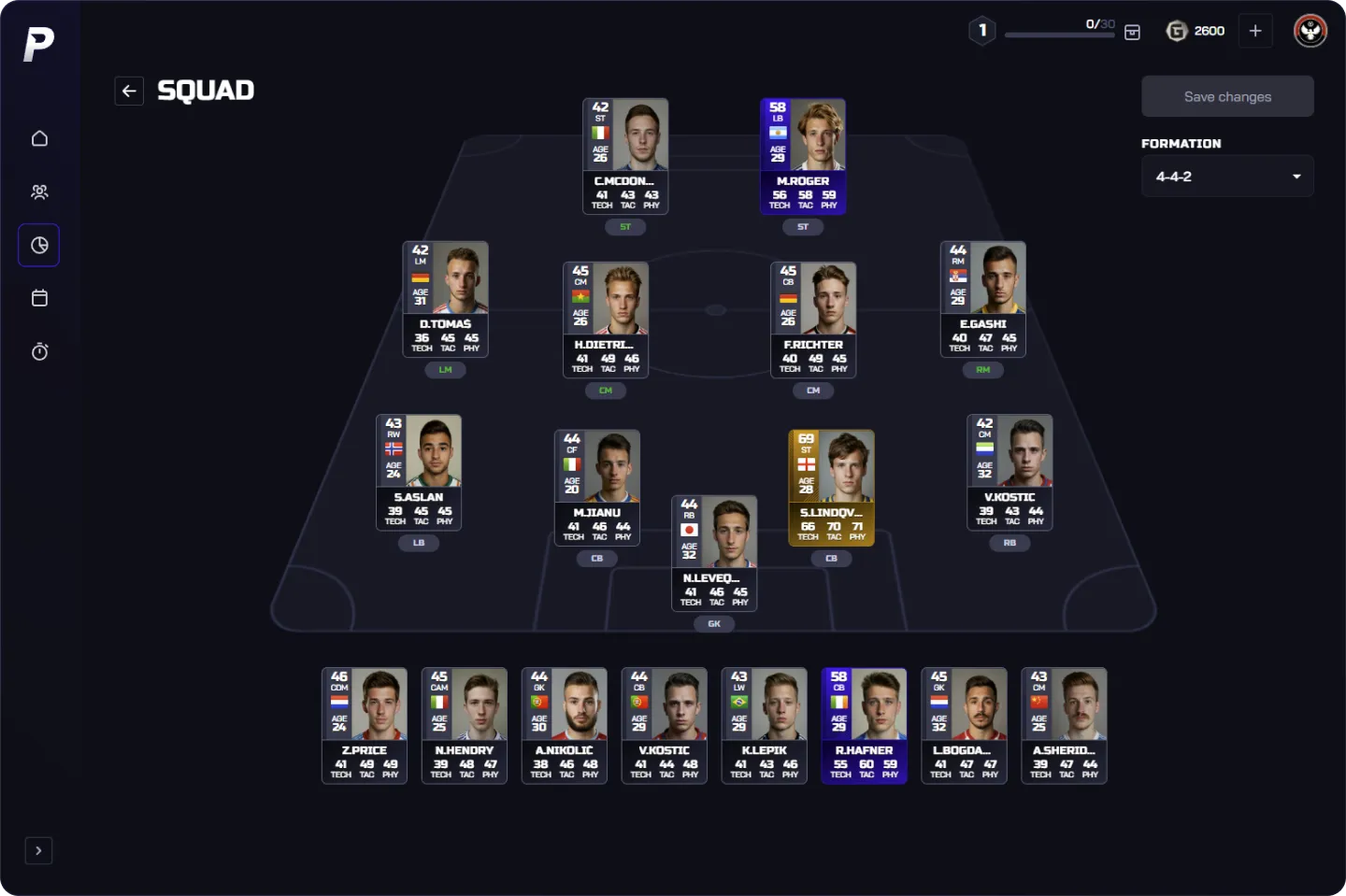Click the Save changes button
This screenshot has height=896, width=1346.
[x=1226, y=96]
